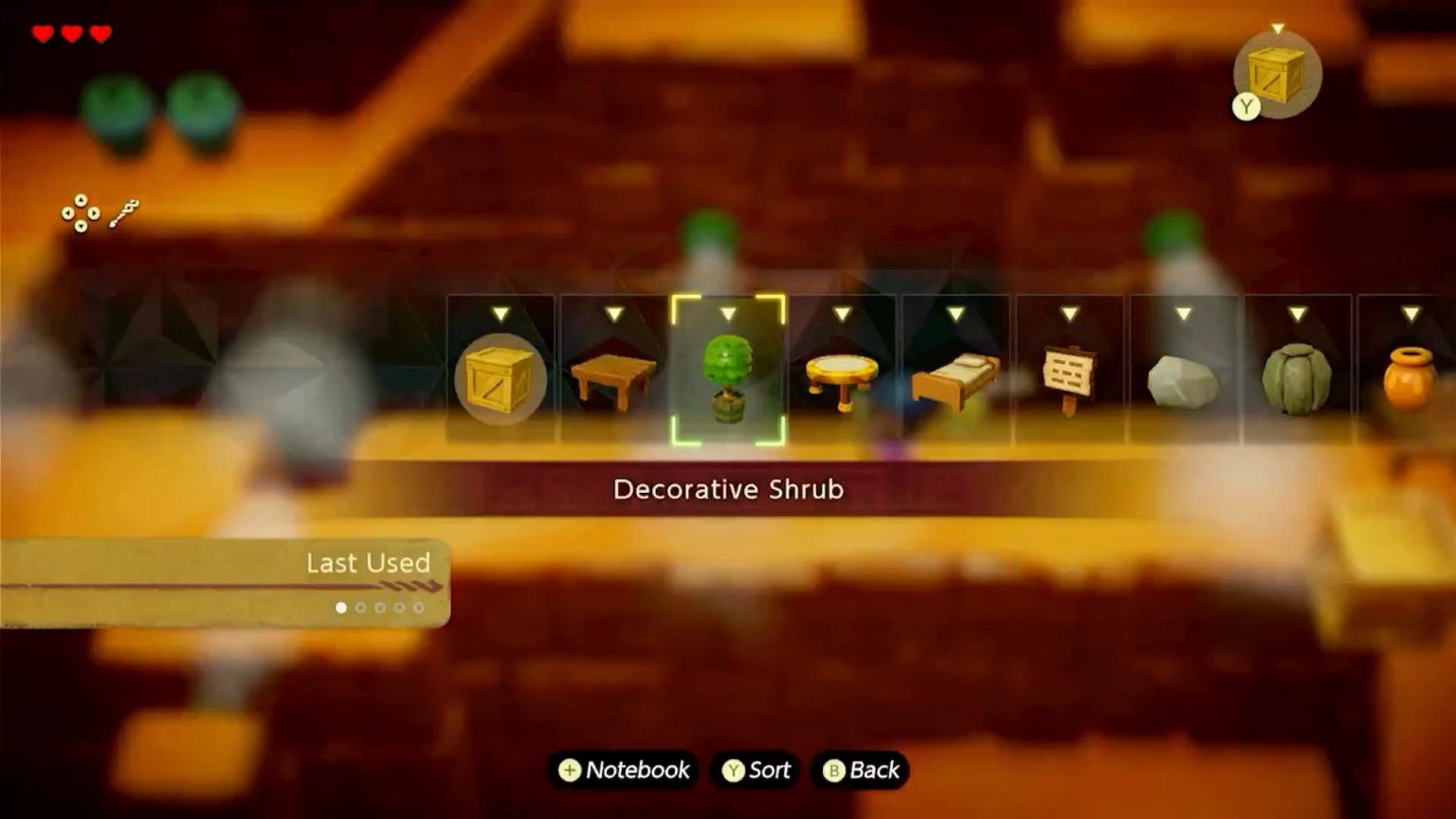Expand the variant arrow above the Decorative Shrub

[x=728, y=311]
